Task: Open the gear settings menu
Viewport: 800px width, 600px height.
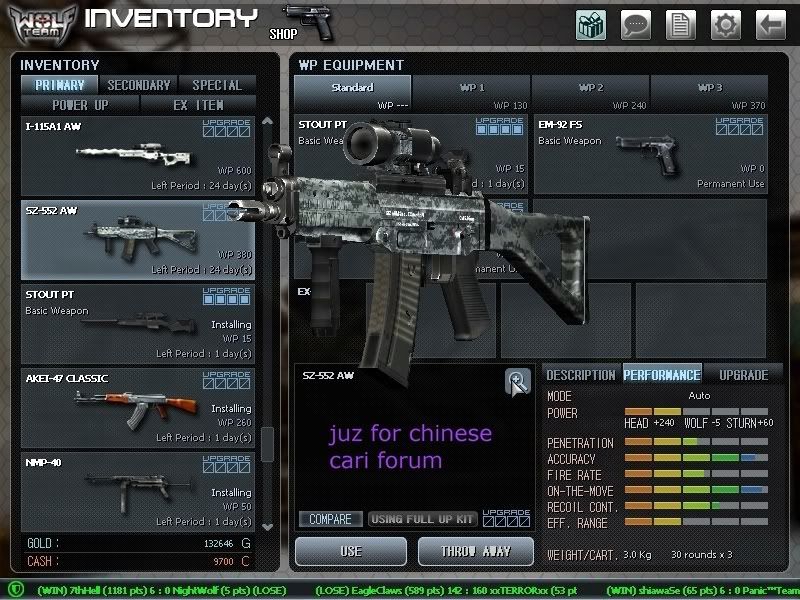Action: (726, 24)
